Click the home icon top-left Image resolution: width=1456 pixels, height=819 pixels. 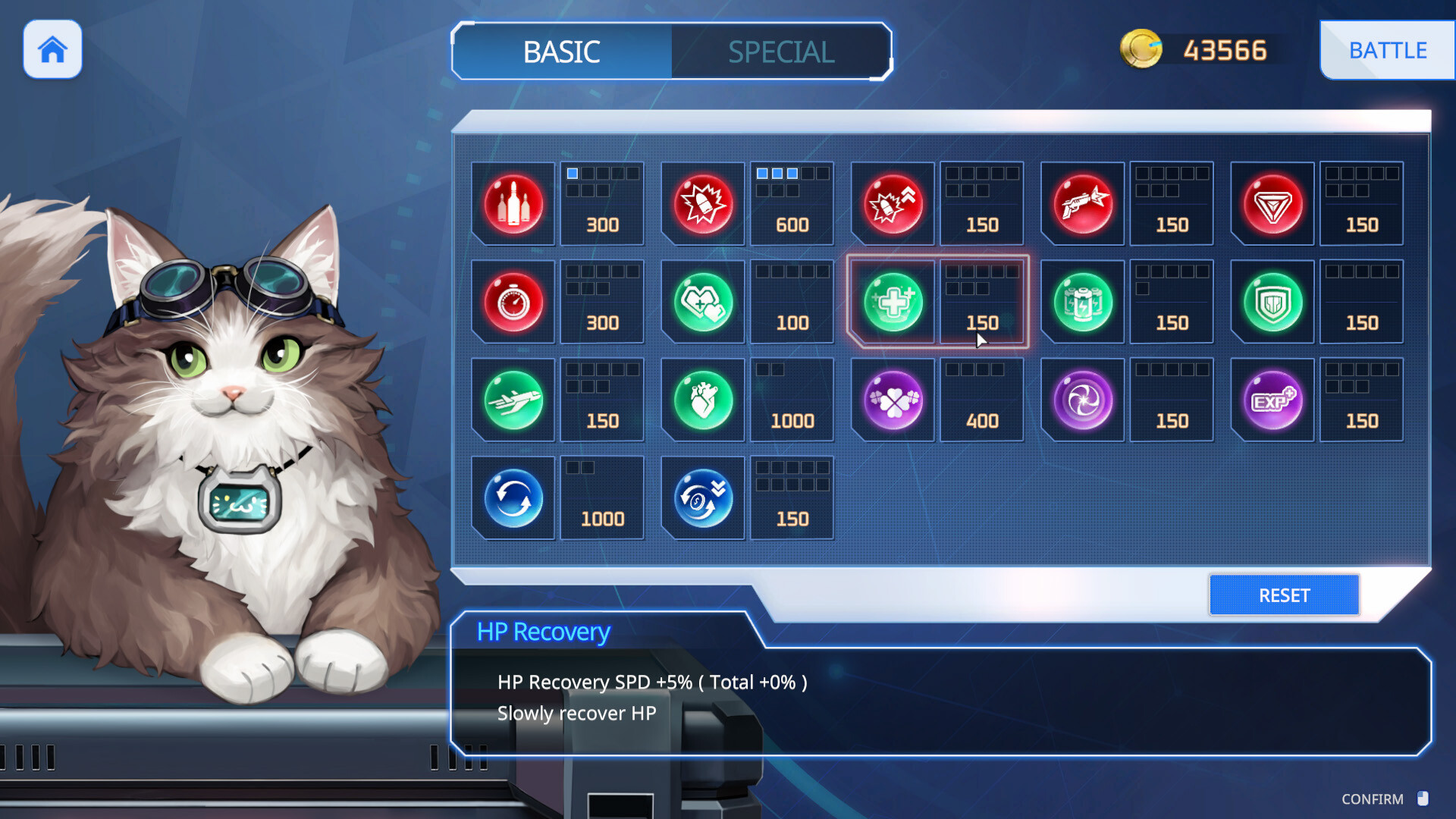52,49
